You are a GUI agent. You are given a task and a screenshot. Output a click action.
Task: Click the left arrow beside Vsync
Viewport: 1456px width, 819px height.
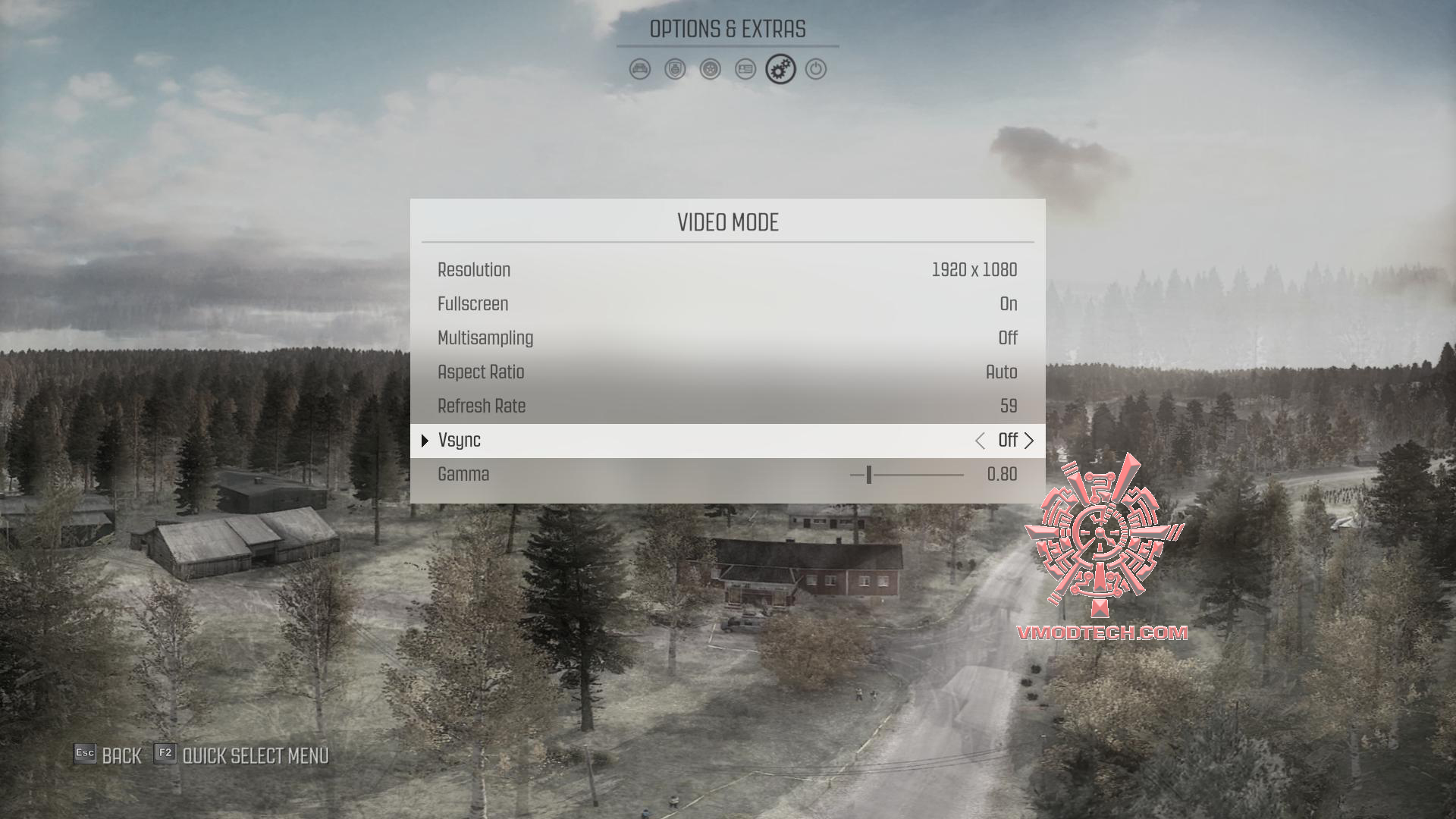tap(980, 441)
